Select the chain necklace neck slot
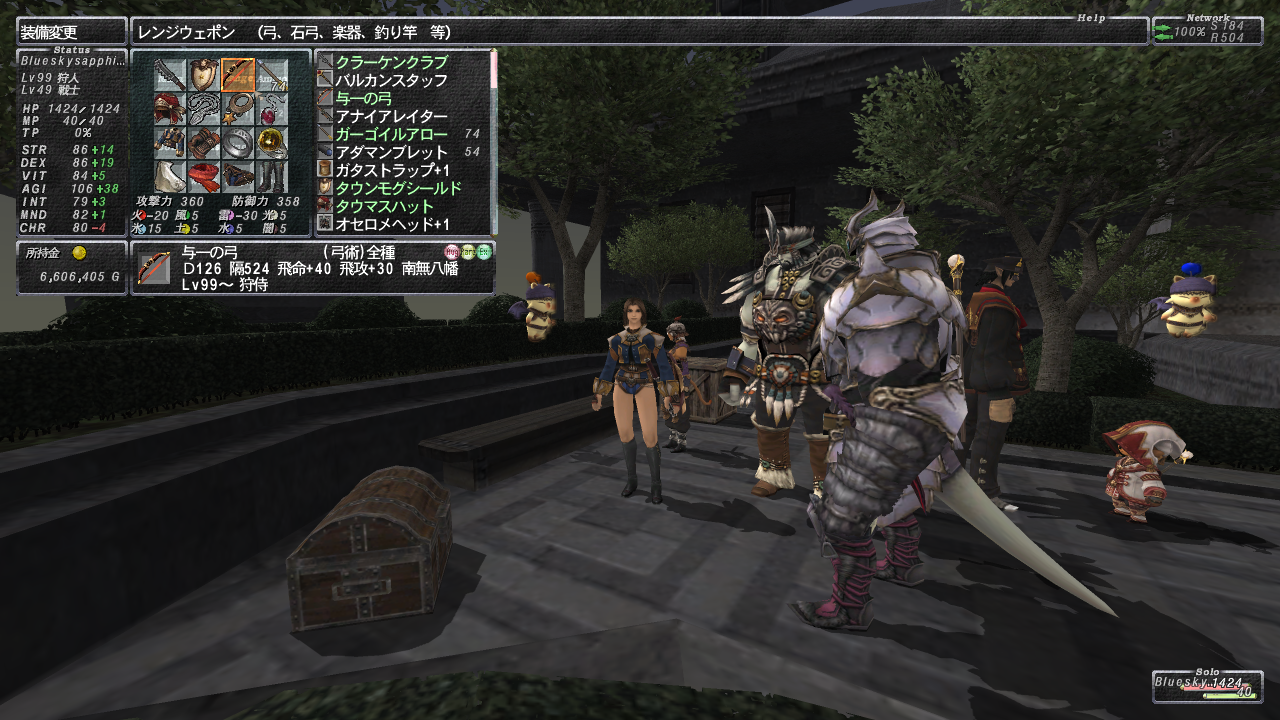This screenshot has width=1280, height=720. pos(204,109)
